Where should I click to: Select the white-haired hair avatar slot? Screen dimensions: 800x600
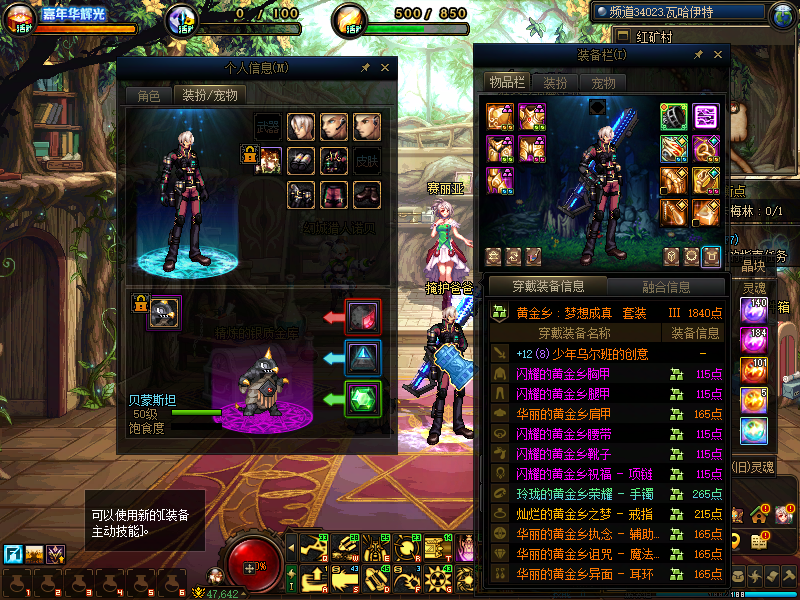pyautogui.click(x=302, y=126)
